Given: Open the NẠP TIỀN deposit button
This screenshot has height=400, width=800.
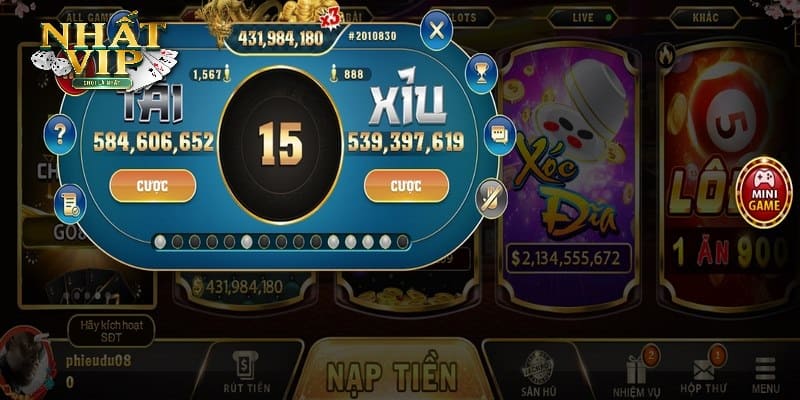Looking at the screenshot, I should click(x=392, y=374).
